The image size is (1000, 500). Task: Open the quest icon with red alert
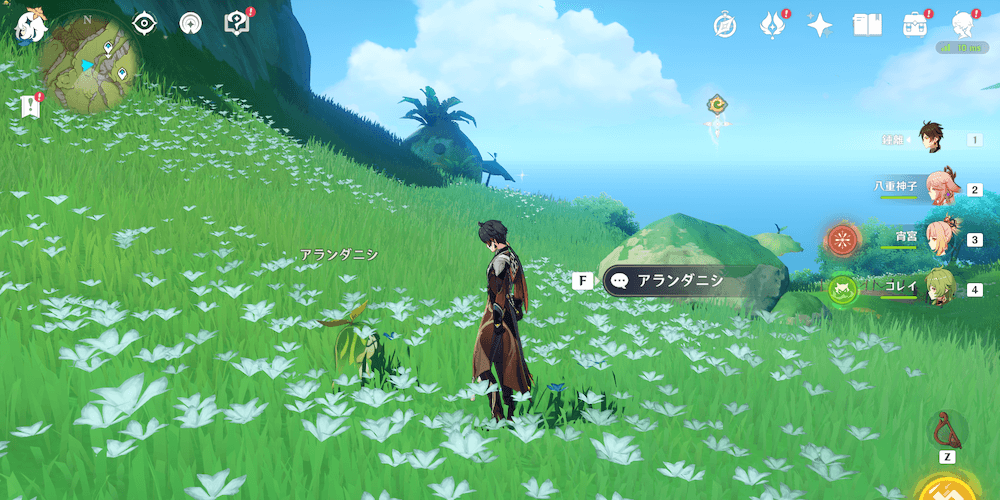tap(237, 23)
